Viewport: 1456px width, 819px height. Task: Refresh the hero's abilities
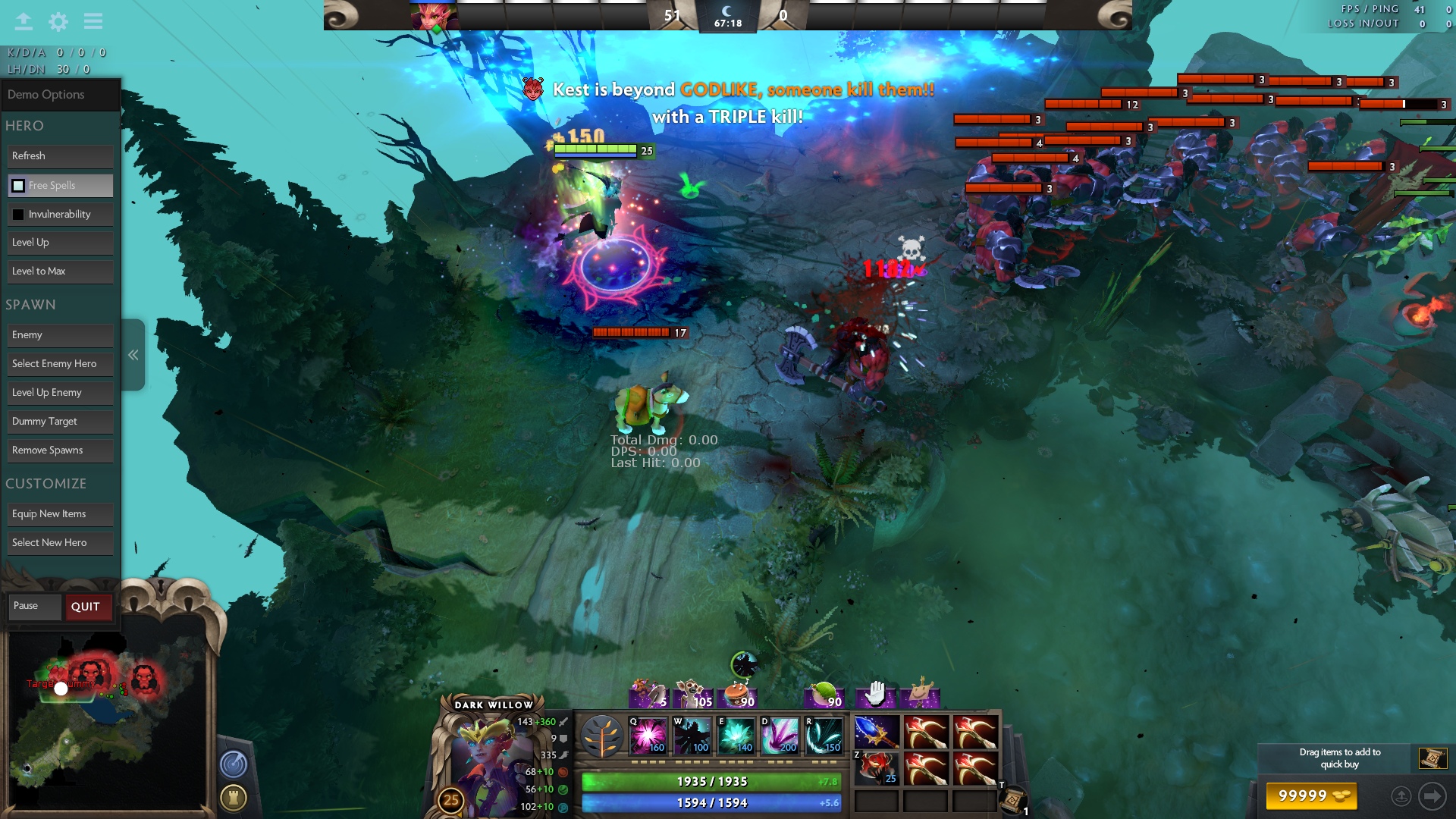(x=60, y=156)
